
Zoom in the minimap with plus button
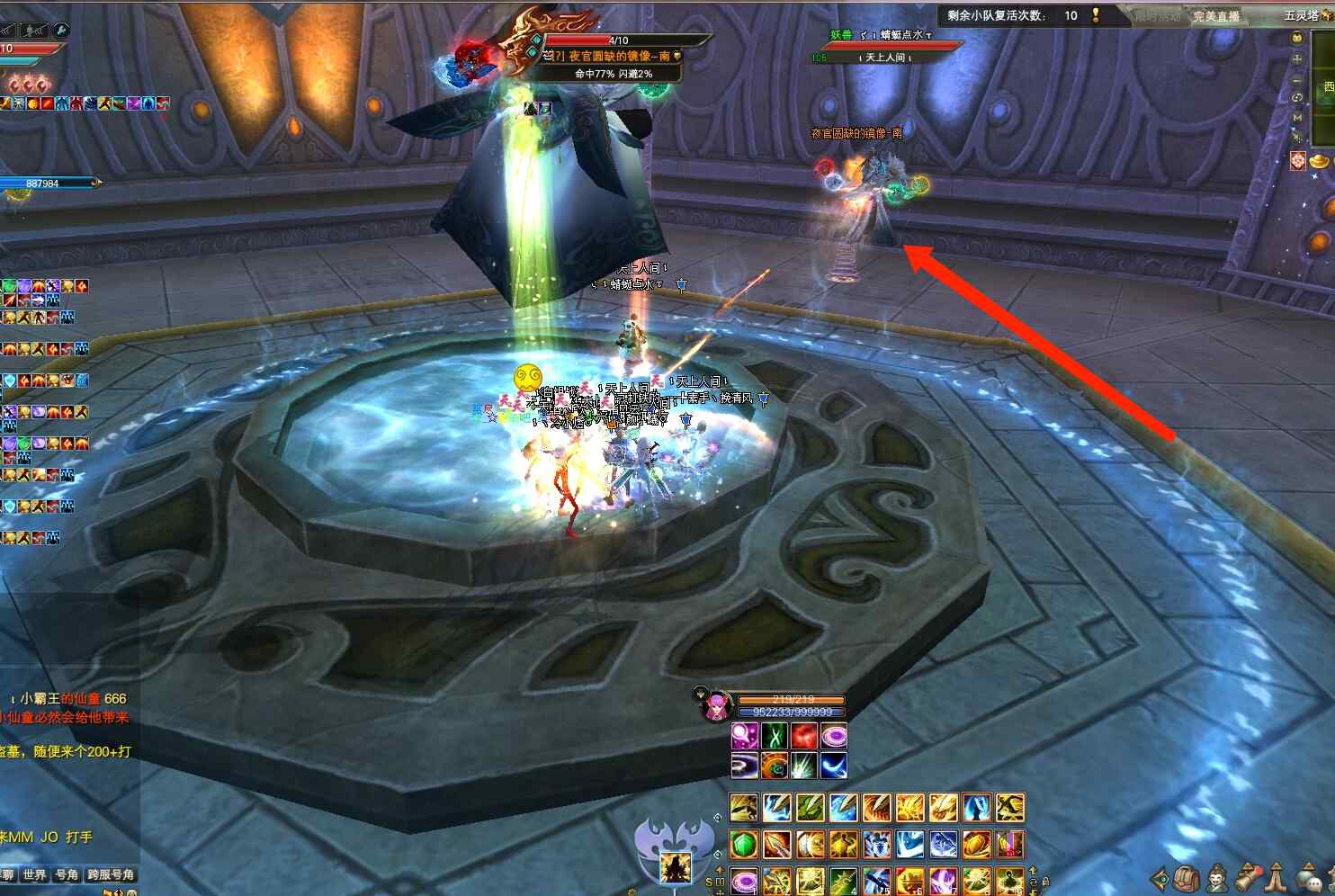[1297, 58]
